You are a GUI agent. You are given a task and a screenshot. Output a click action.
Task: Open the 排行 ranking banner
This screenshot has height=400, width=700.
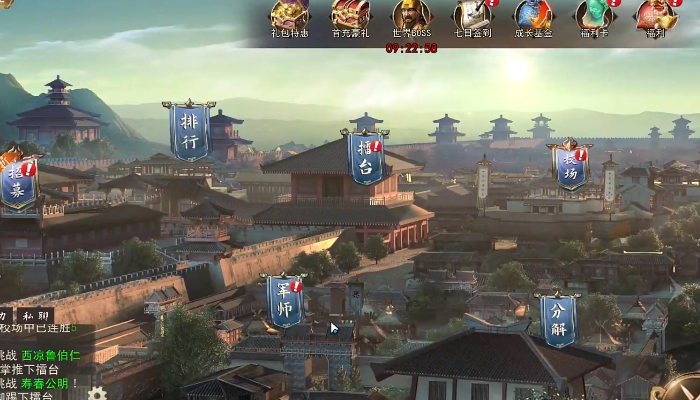(x=189, y=131)
